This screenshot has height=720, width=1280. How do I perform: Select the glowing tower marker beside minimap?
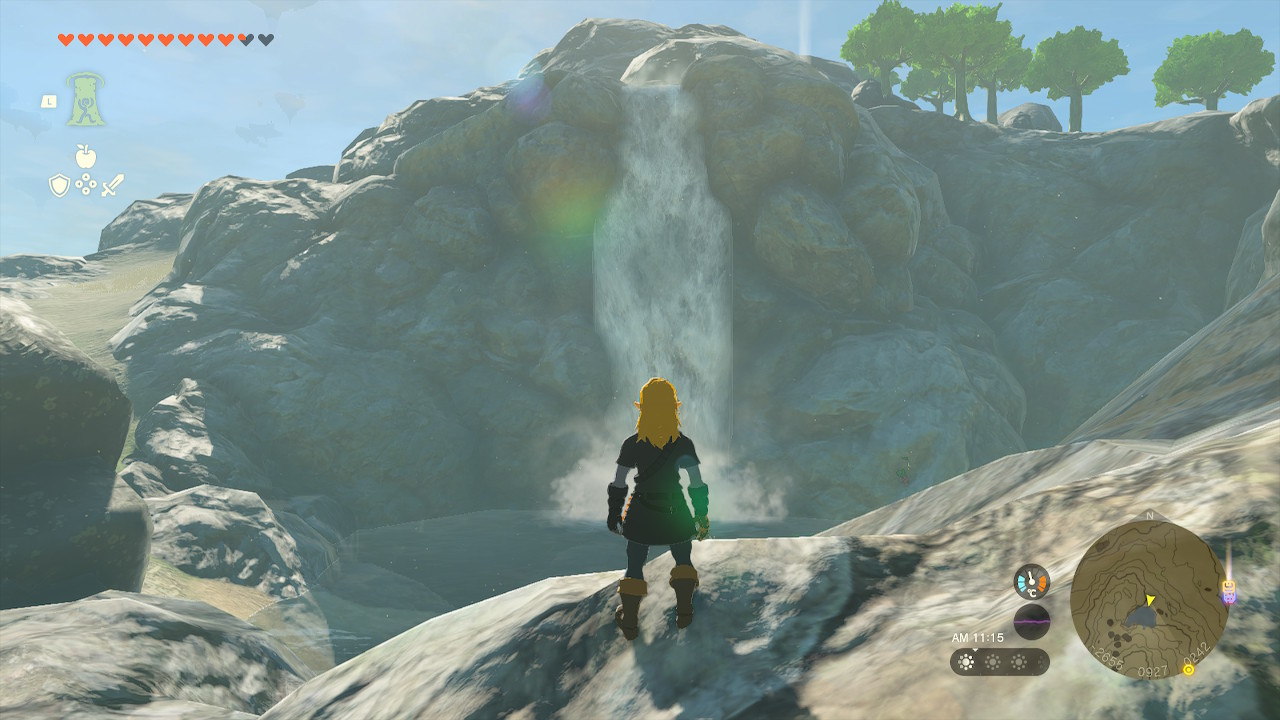pos(1229,589)
